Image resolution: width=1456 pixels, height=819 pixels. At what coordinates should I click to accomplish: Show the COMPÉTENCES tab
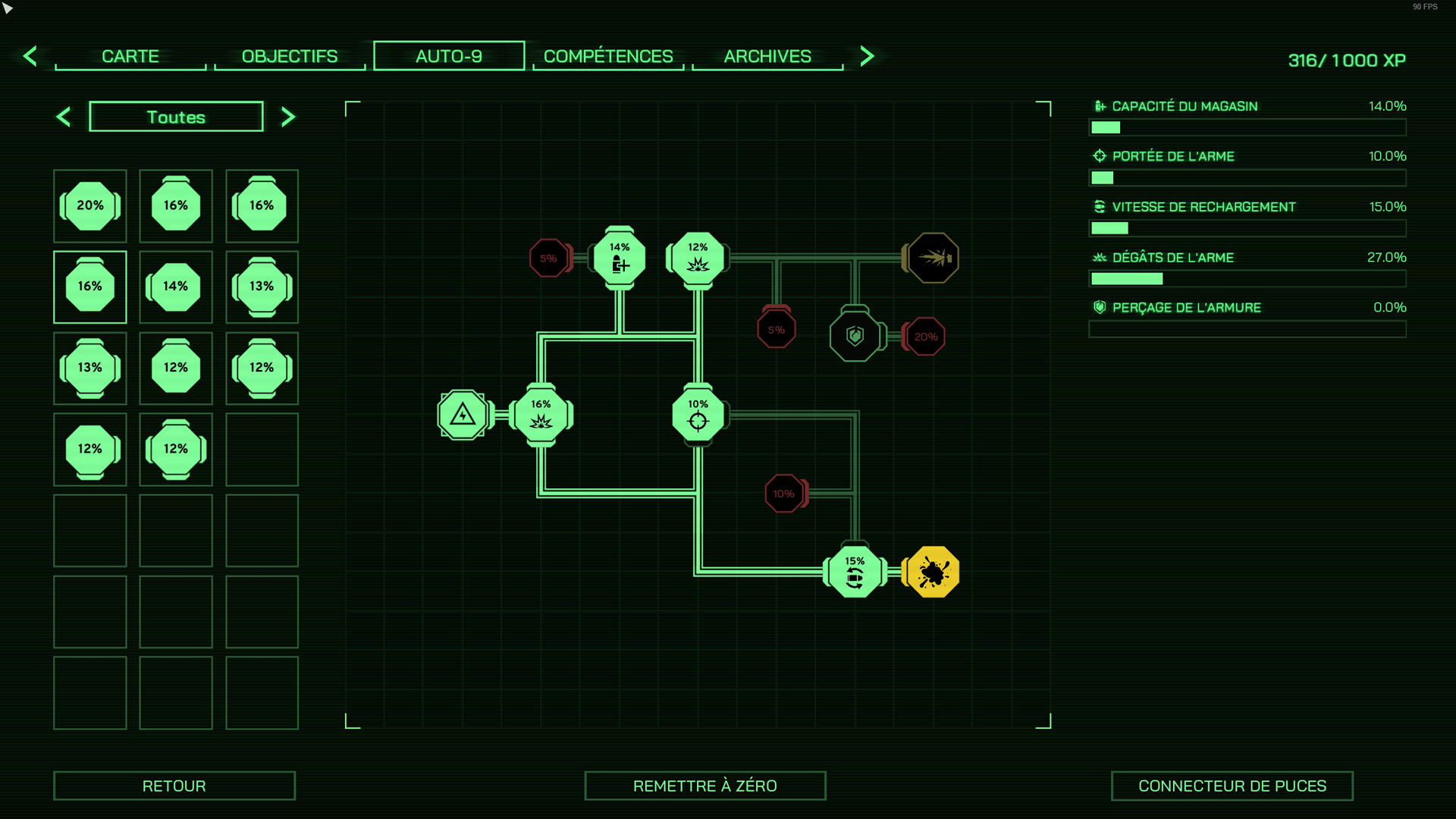pos(608,56)
